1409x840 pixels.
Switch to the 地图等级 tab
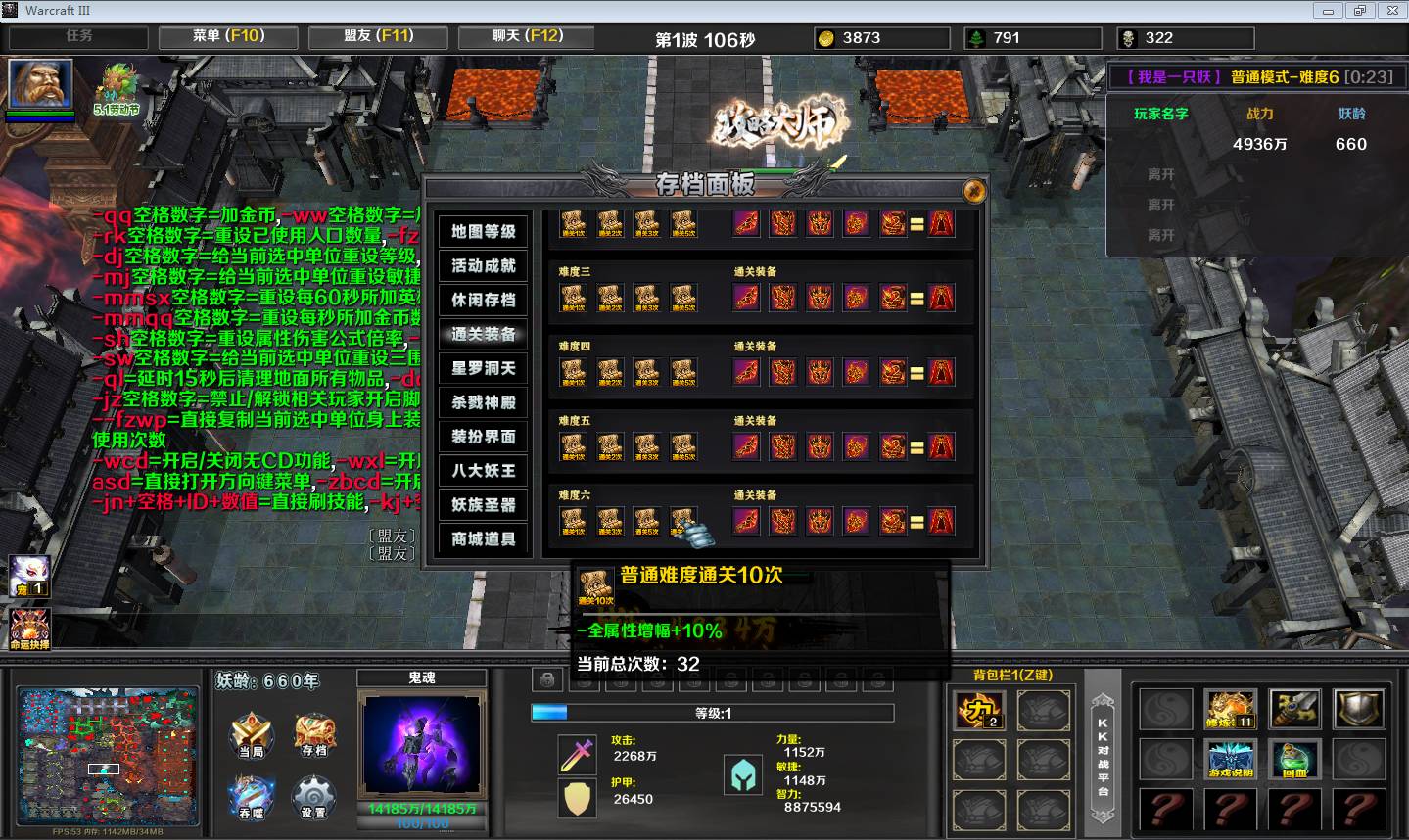tap(484, 232)
